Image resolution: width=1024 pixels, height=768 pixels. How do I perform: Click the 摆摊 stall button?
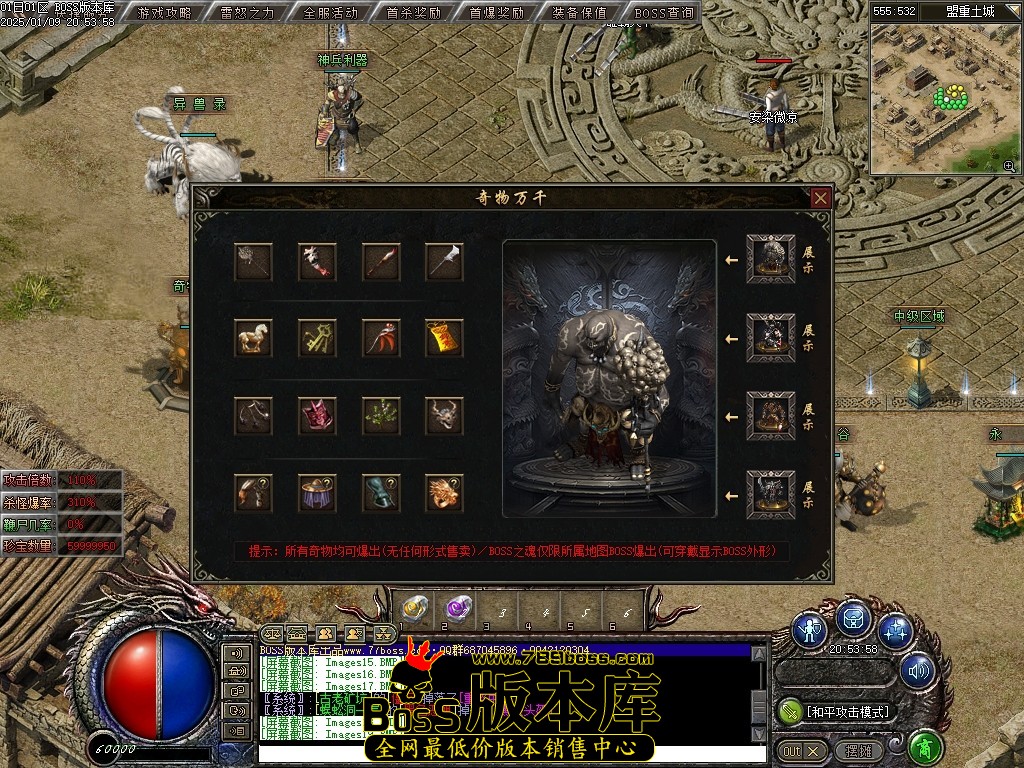pos(858,750)
